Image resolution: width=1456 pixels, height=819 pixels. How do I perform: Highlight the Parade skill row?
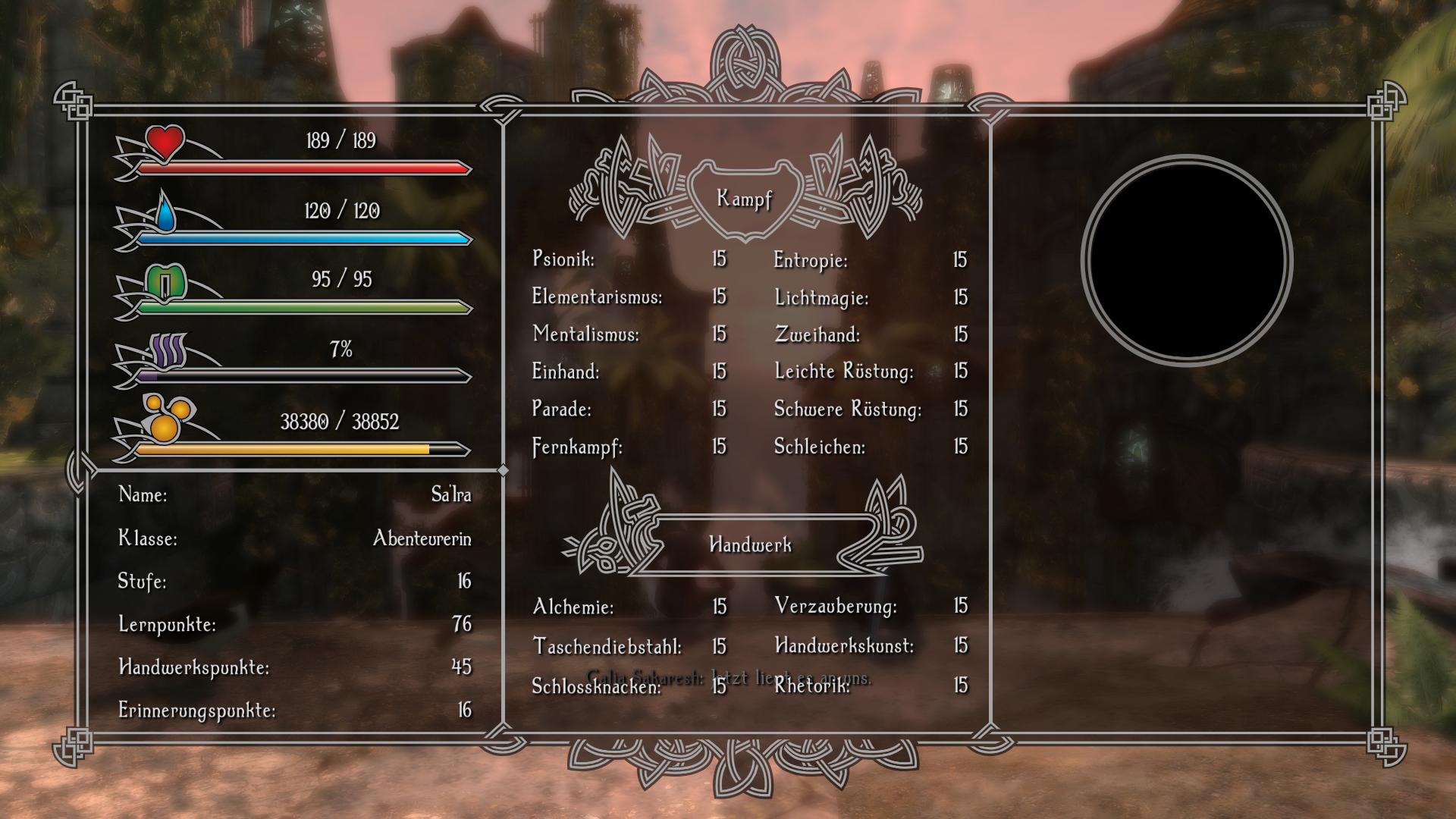562,409
